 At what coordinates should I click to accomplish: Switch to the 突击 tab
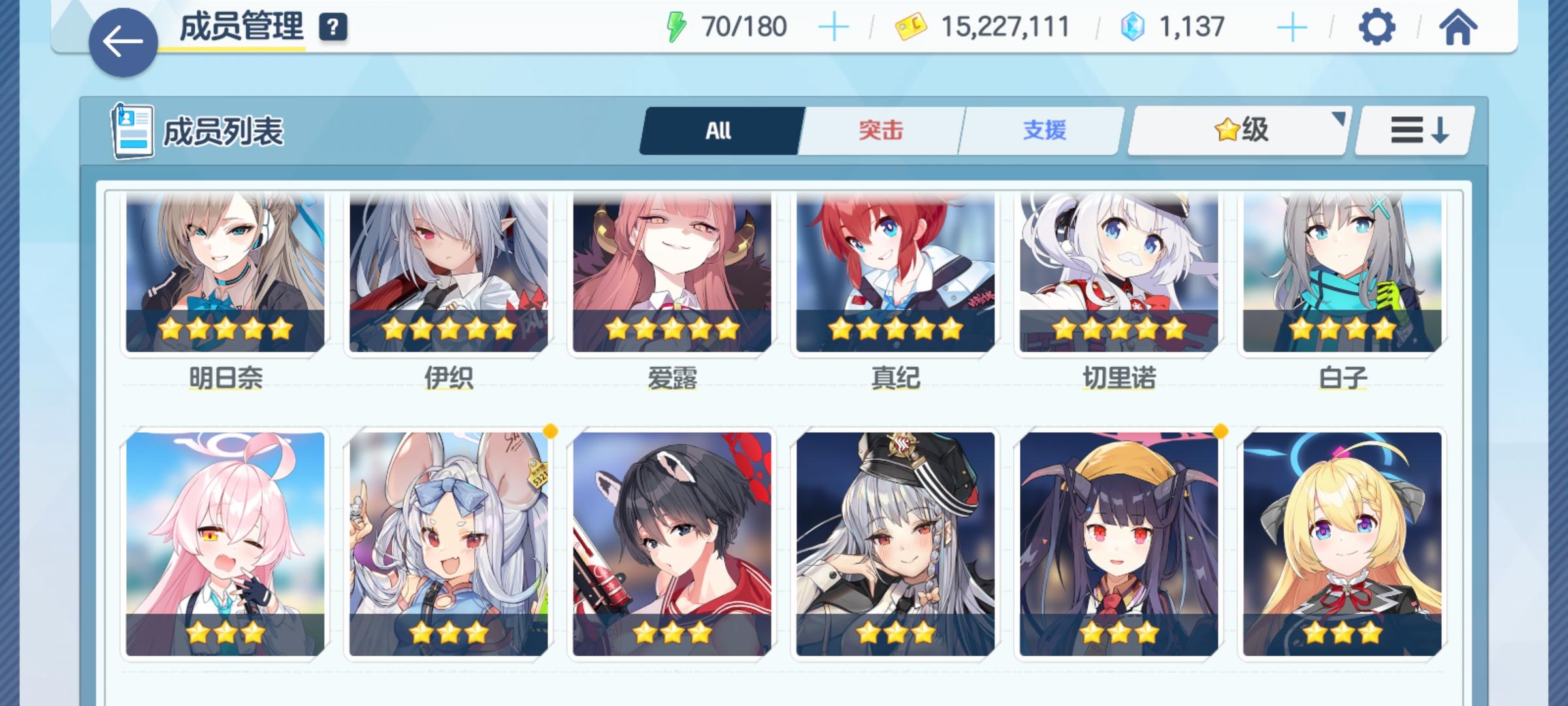click(x=879, y=130)
